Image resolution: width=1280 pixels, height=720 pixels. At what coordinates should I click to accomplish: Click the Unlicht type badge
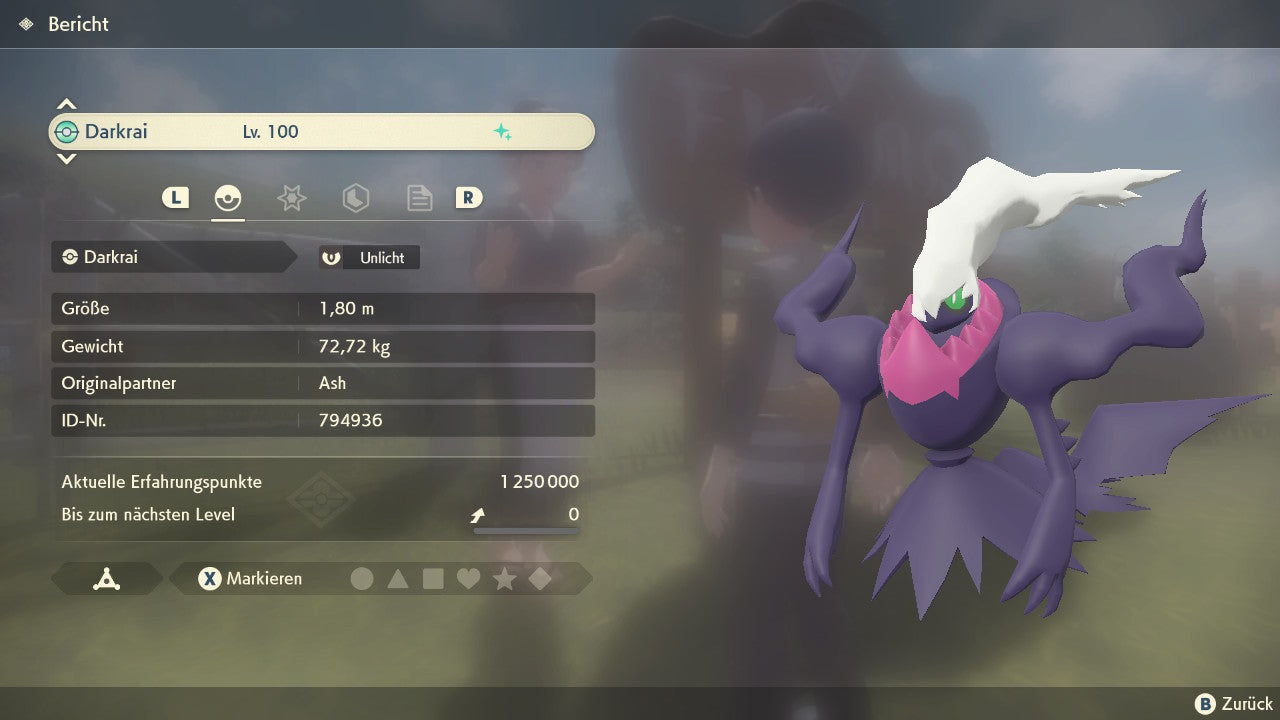click(369, 258)
